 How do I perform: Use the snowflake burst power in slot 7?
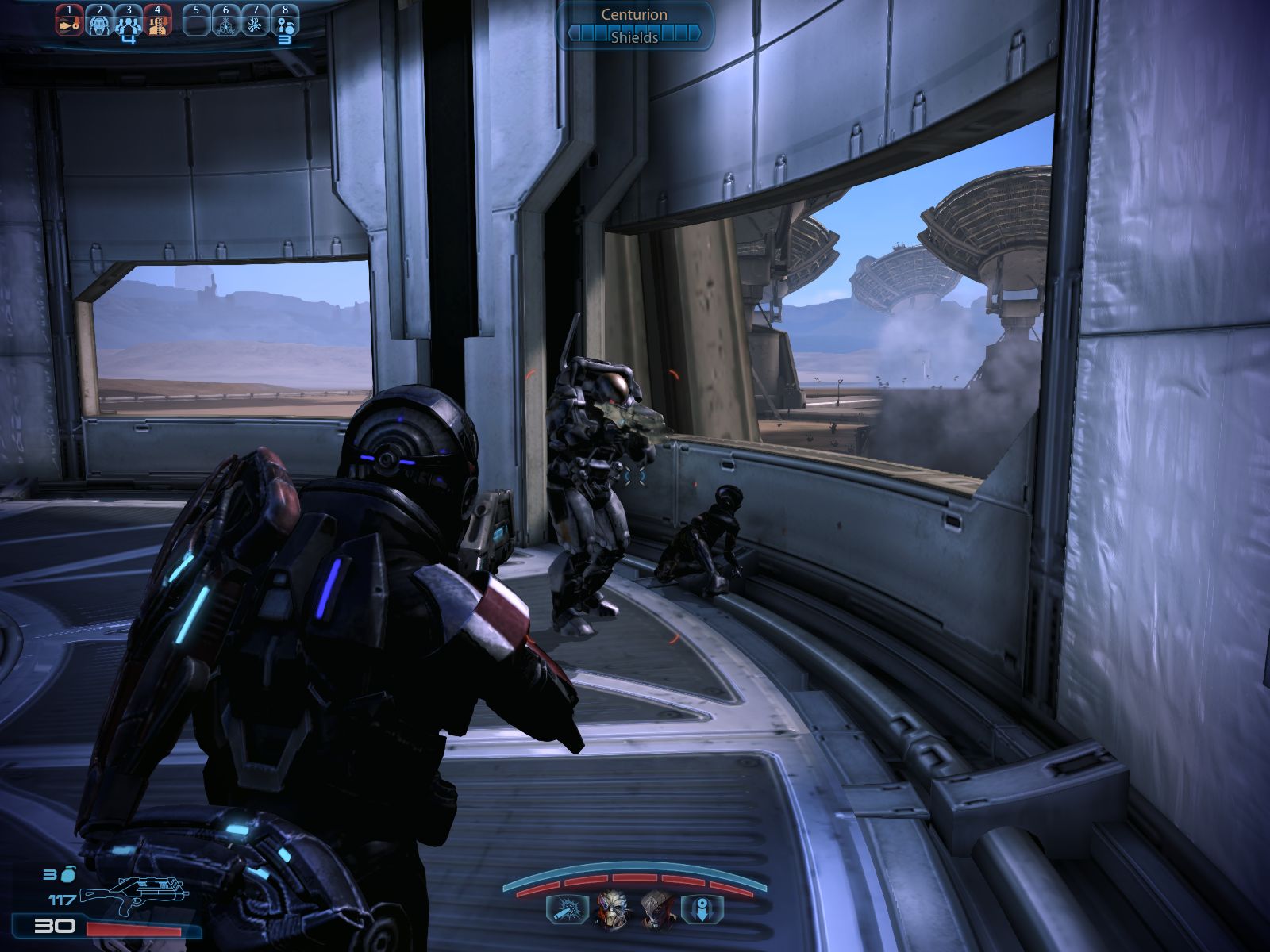click(x=255, y=21)
